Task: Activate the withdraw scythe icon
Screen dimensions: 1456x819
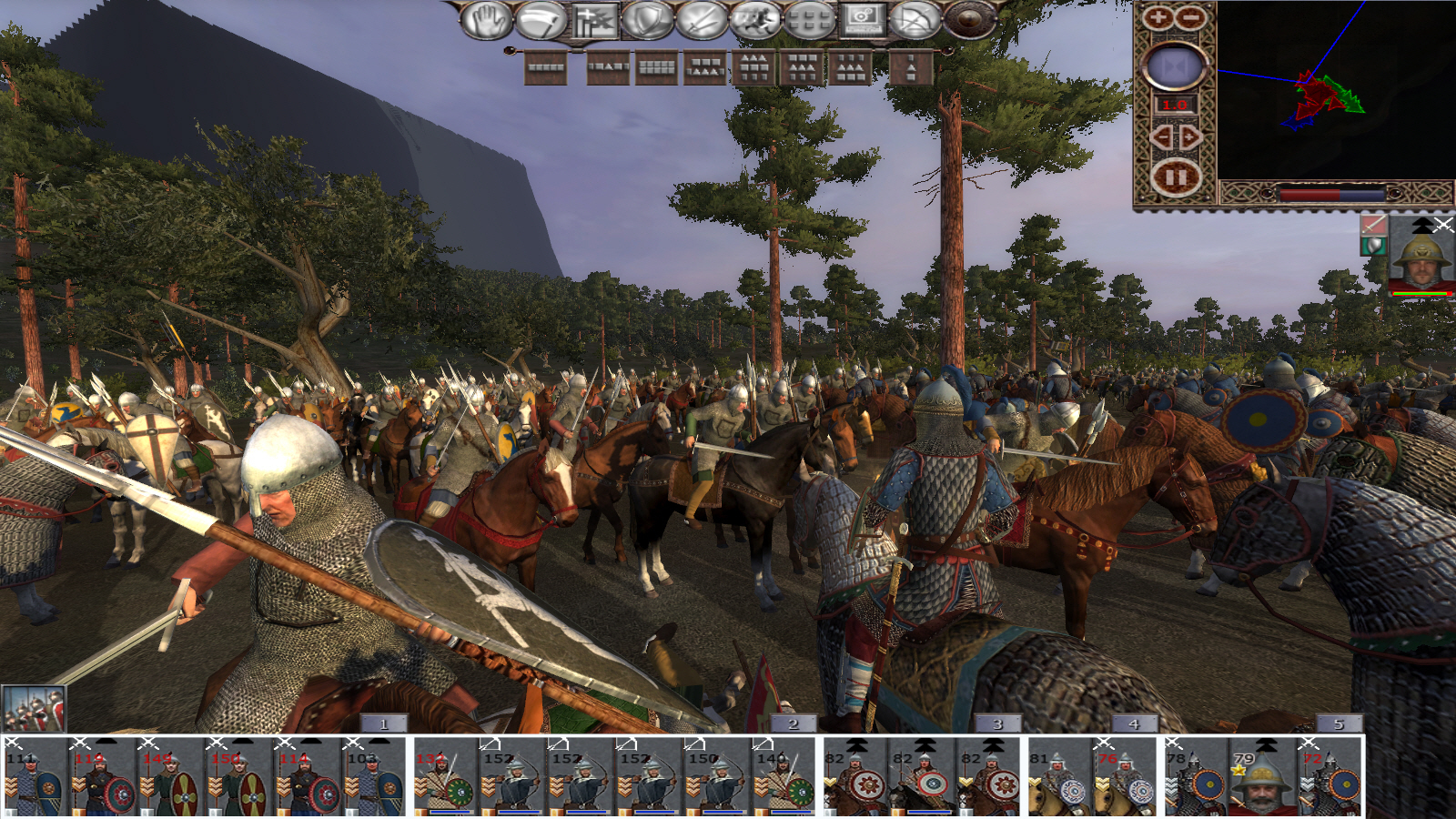Action: tap(541, 20)
